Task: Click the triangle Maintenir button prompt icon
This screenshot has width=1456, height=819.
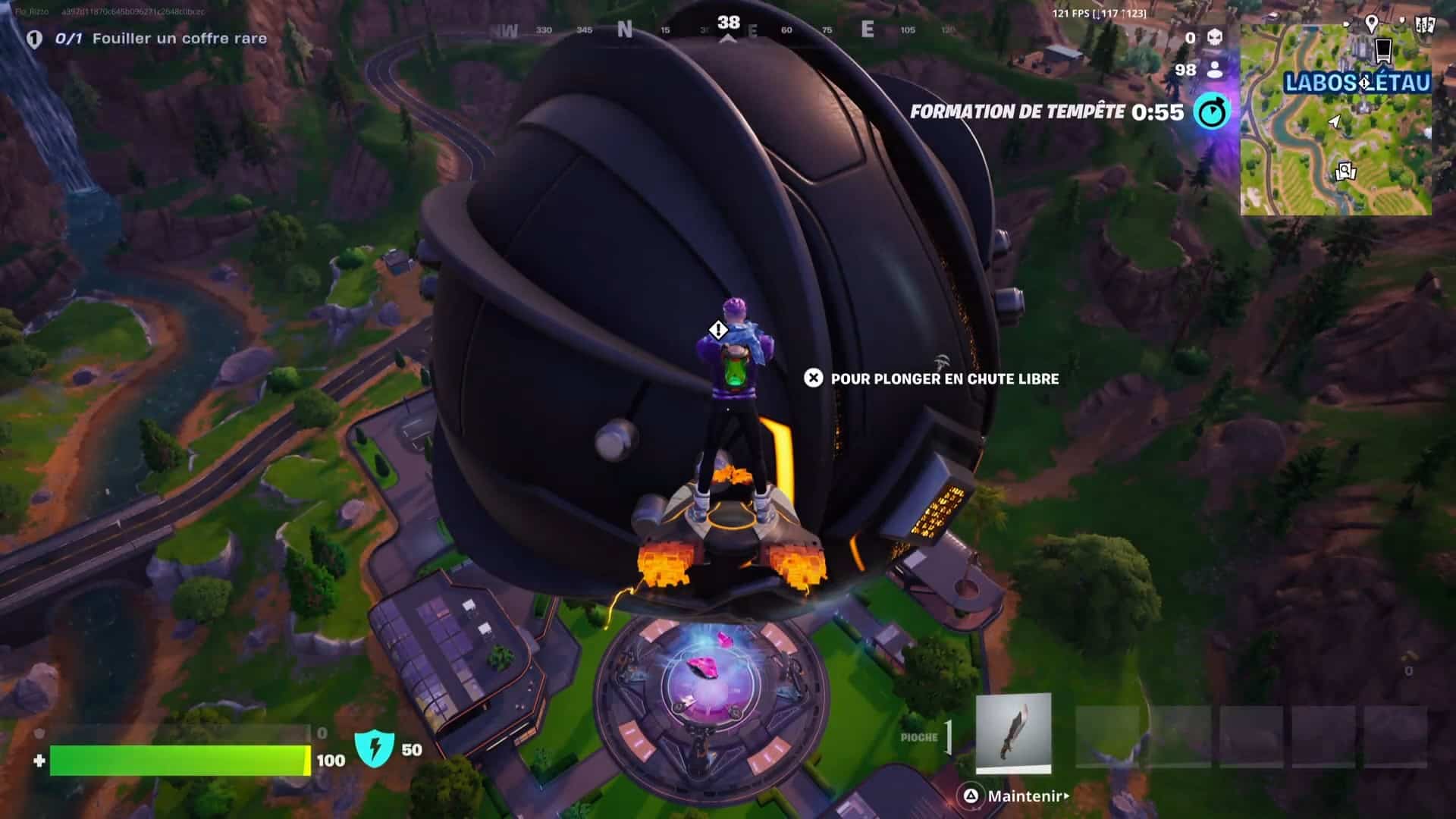Action: point(971,796)
